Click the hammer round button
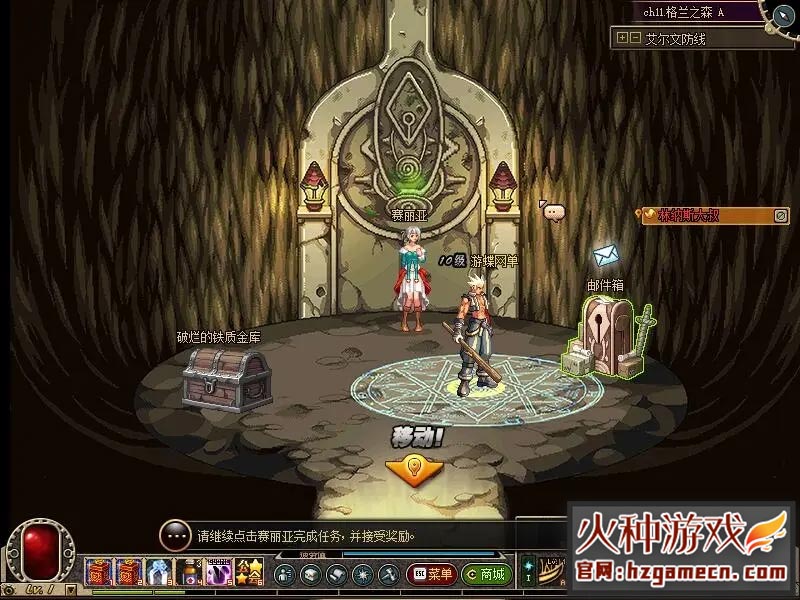The image size is (800, 600). 388,575
